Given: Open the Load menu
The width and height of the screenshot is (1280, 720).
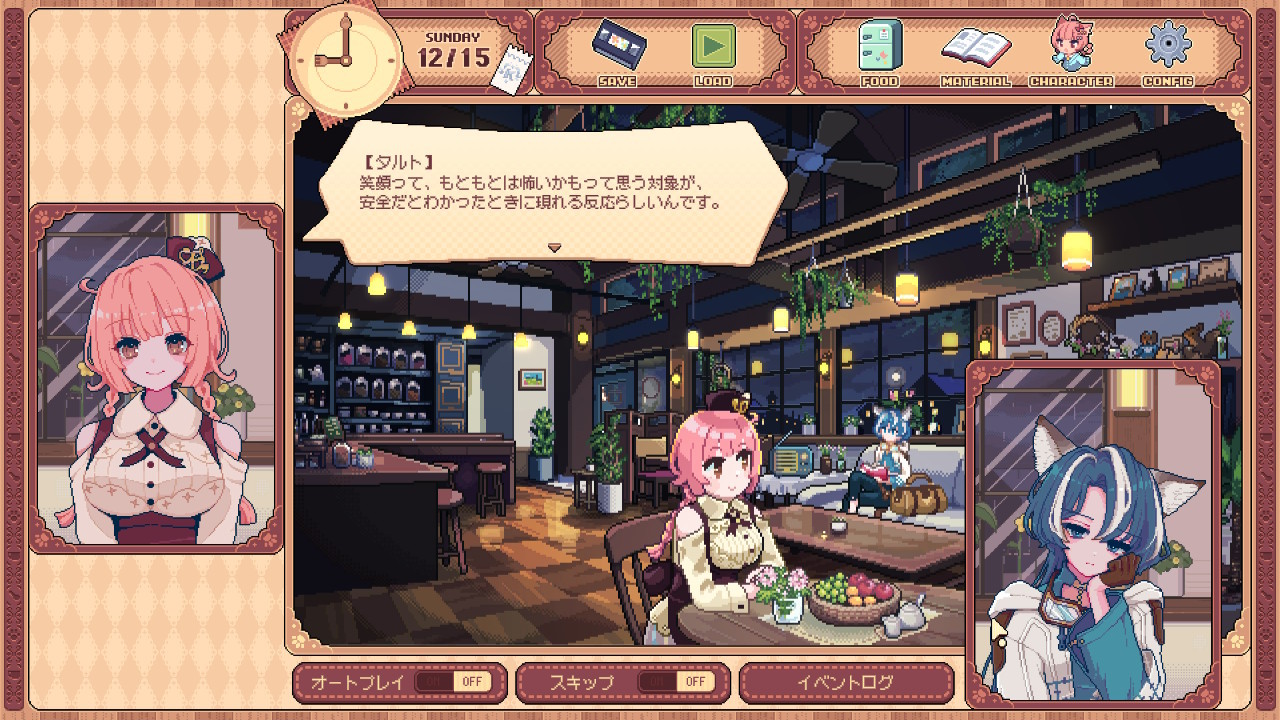Looking at the screenshot, I should click(x=713, y=48).
